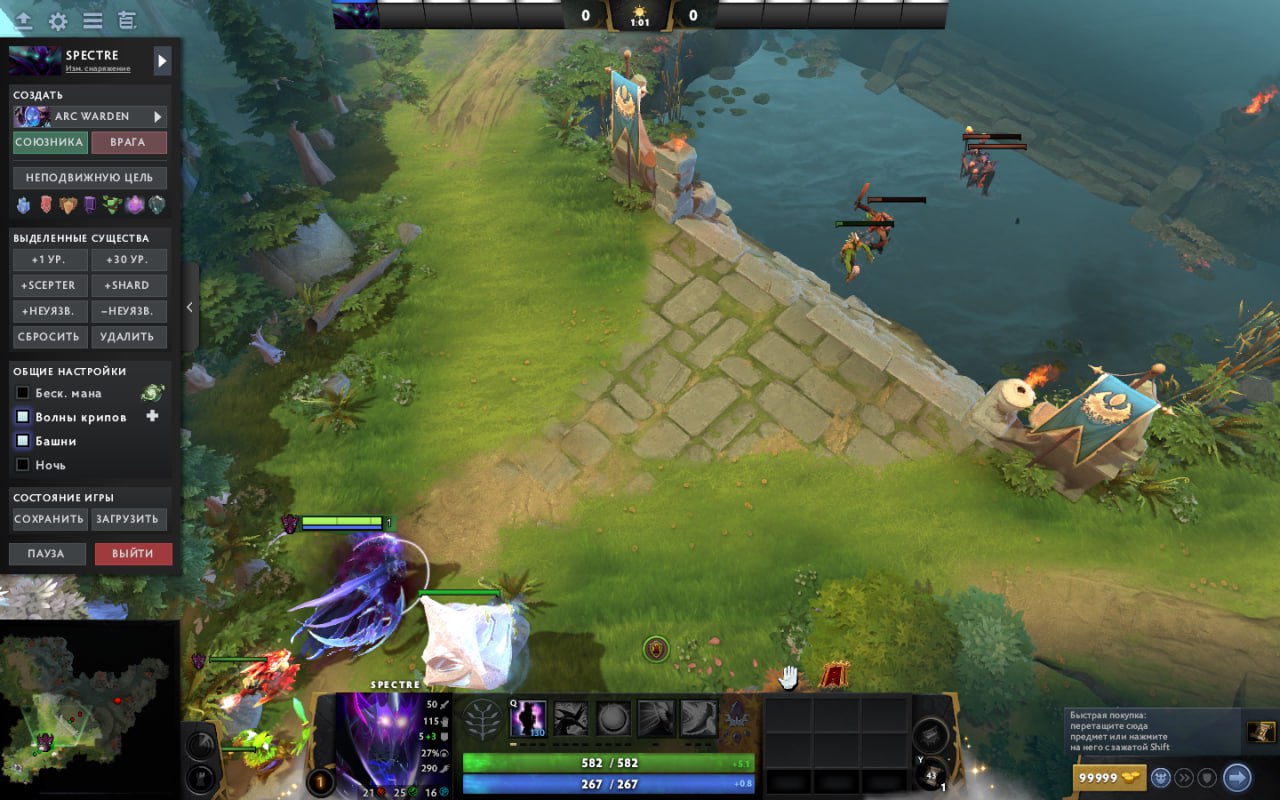Save the game state with Сохранить
Image resolution: width=1280 pixels, height=800 pixels.
coord(49,519)
